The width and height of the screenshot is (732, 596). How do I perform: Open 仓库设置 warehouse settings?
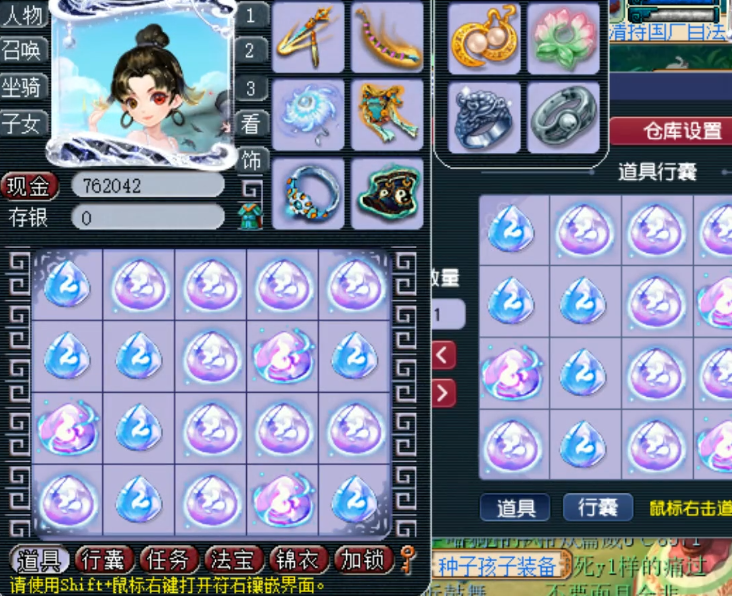671,131
